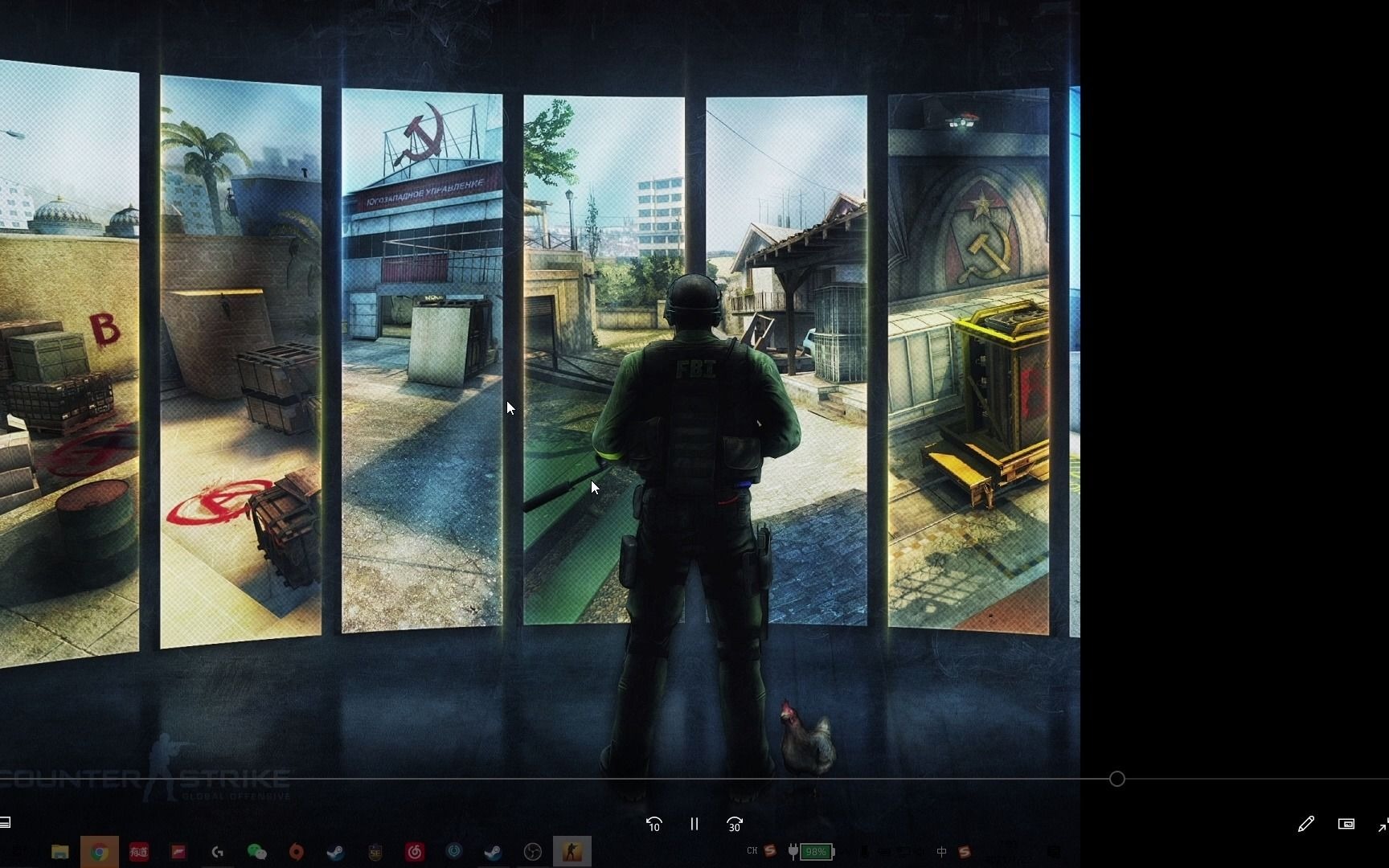Open OBS Studio from the taskbar
This screenshot has width=1389, height=868.
[x=532, y=851]
